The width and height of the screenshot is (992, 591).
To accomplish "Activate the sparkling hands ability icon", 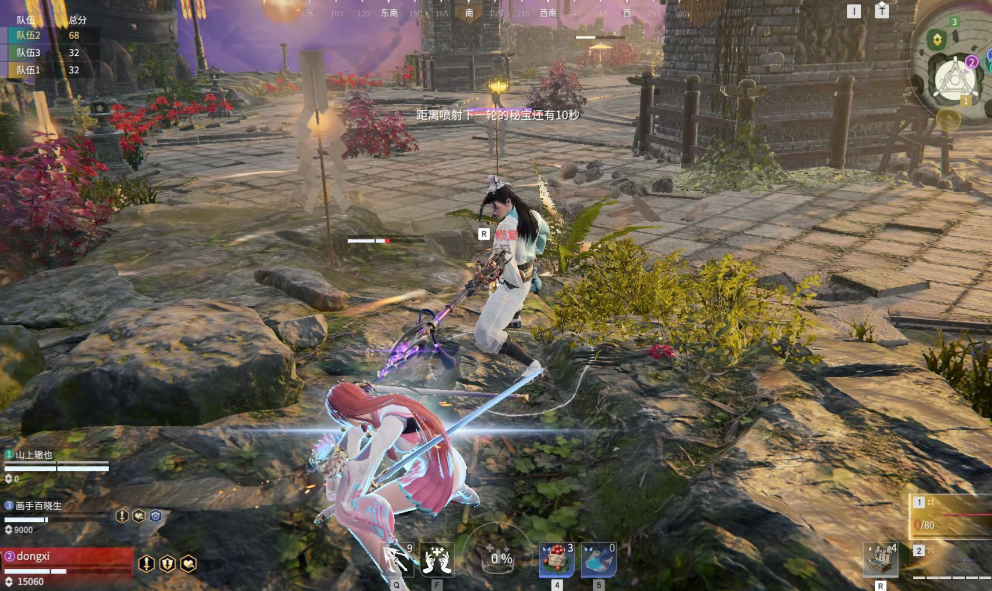I will tap(437, 559).
